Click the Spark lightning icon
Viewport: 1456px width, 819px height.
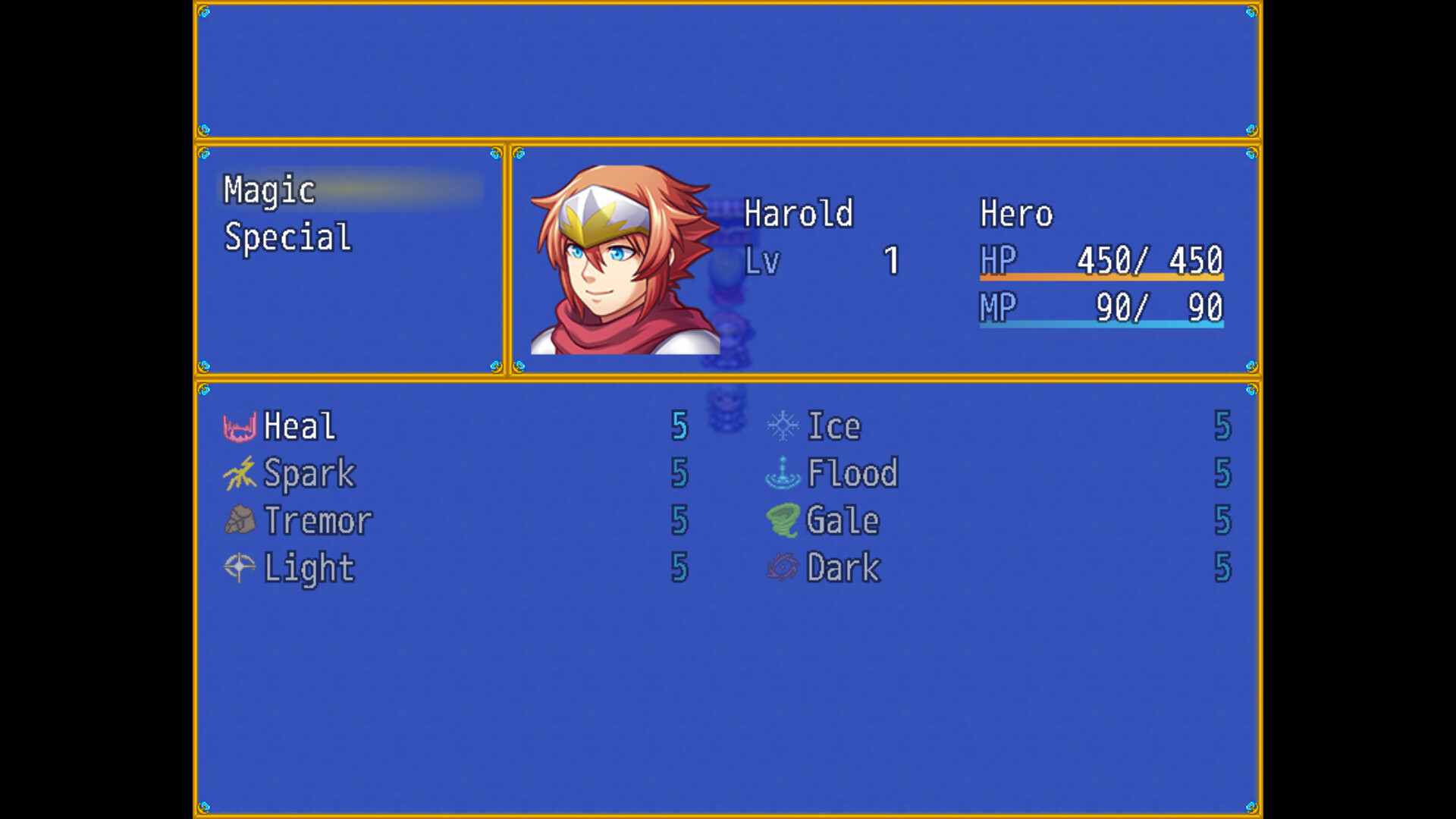click(x=238, y=473)
